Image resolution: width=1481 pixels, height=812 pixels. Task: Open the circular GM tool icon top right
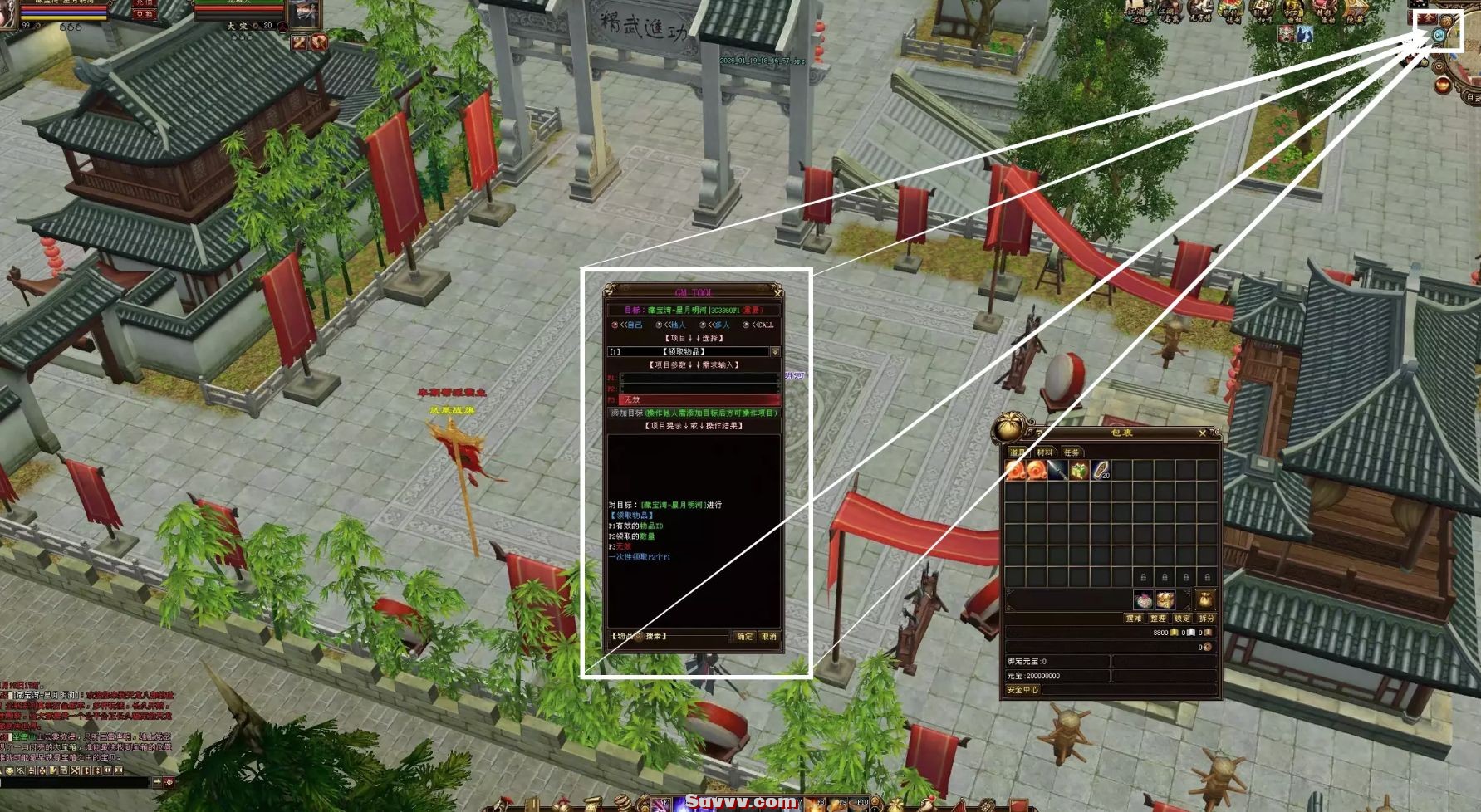point(1439,35)
